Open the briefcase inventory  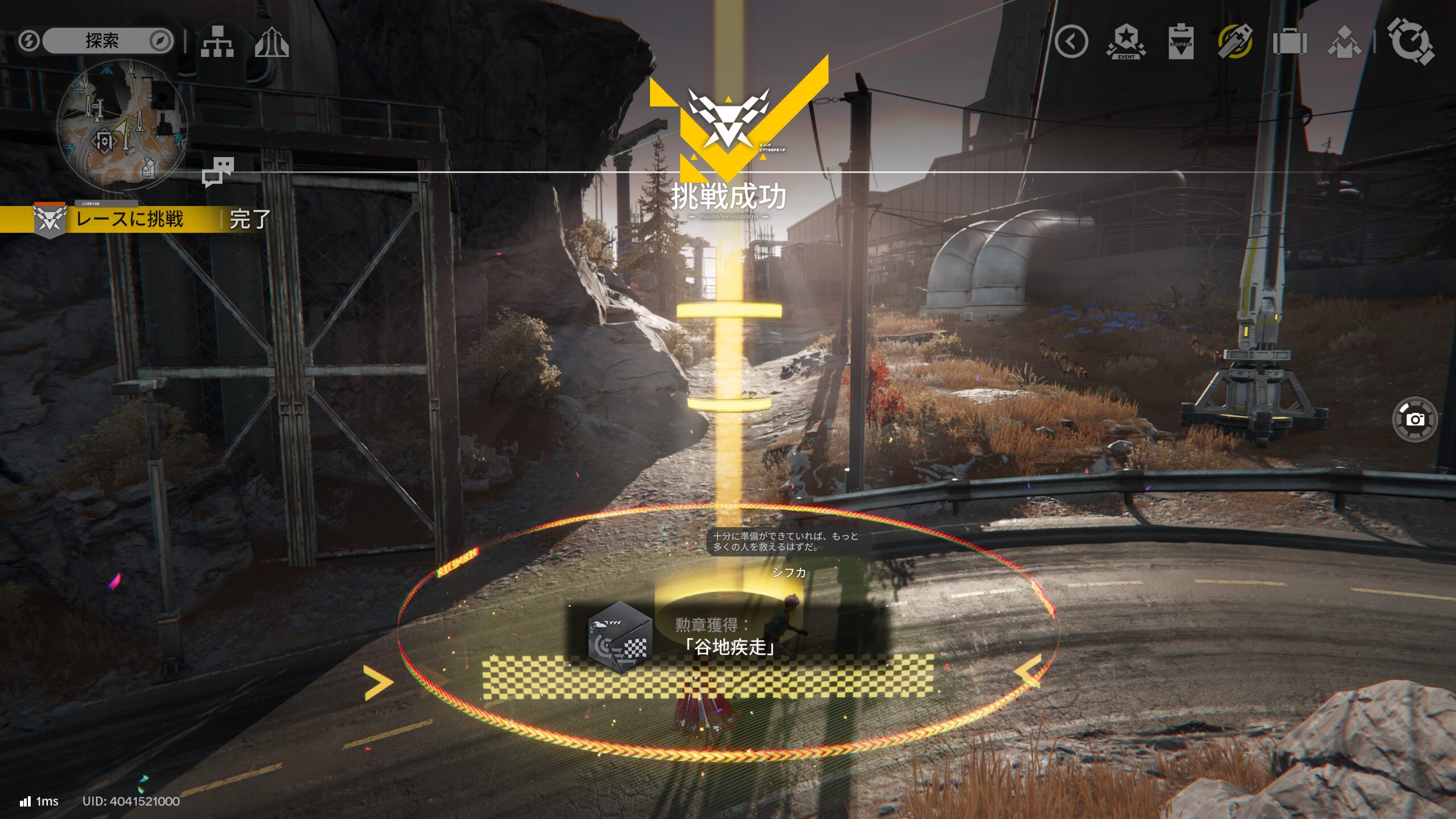[x=1289, y=42]
